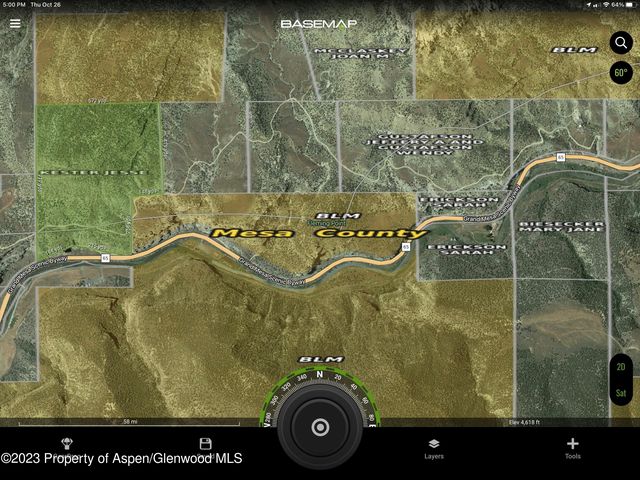Click the map pin marker toolbar icon
The width and height of the screenshot is (640, 480).
(x=67, y=444)
